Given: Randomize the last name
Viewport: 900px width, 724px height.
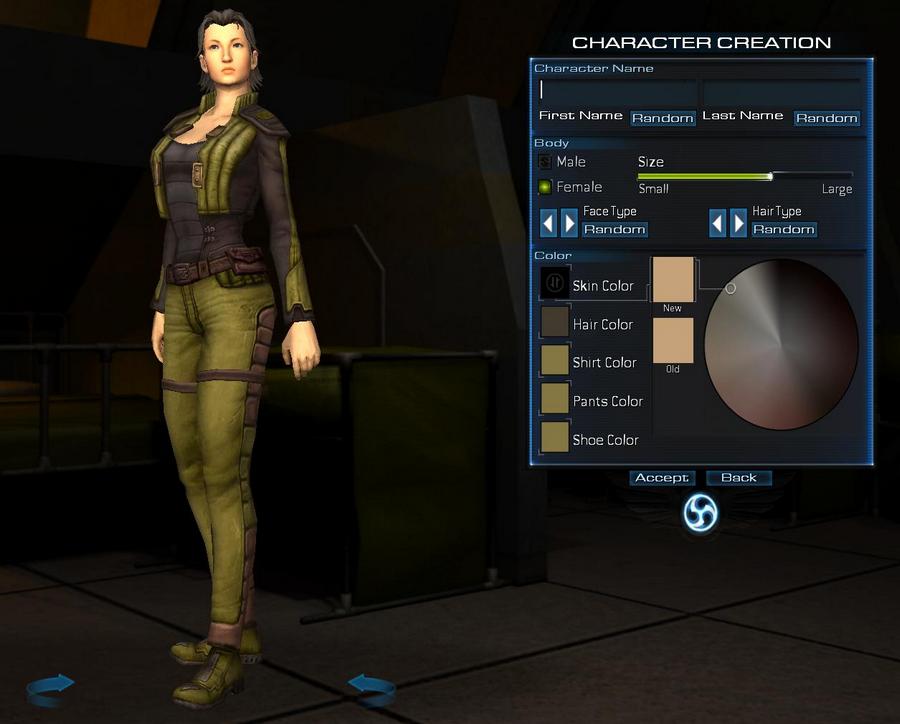Looking at the screenshot, I should 826,118.
